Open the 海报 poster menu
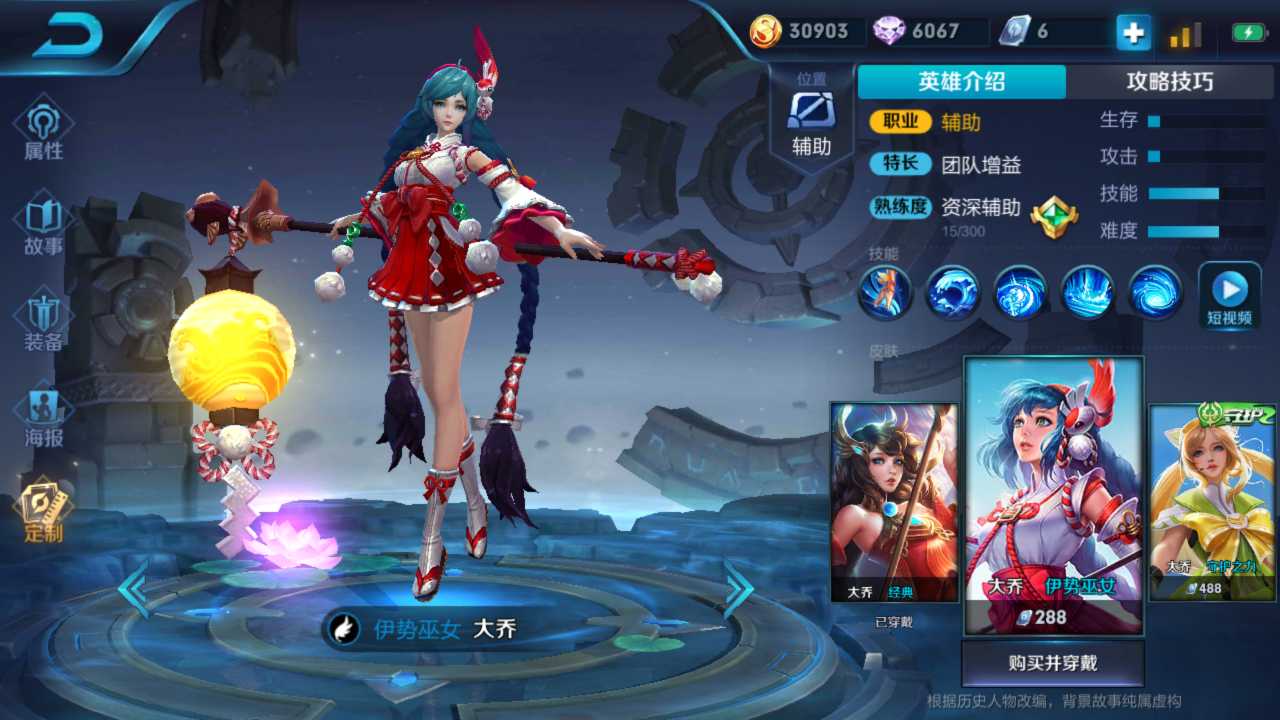Image resolution: width=1280 pixels, height=720 pixels. click(44, 418)
